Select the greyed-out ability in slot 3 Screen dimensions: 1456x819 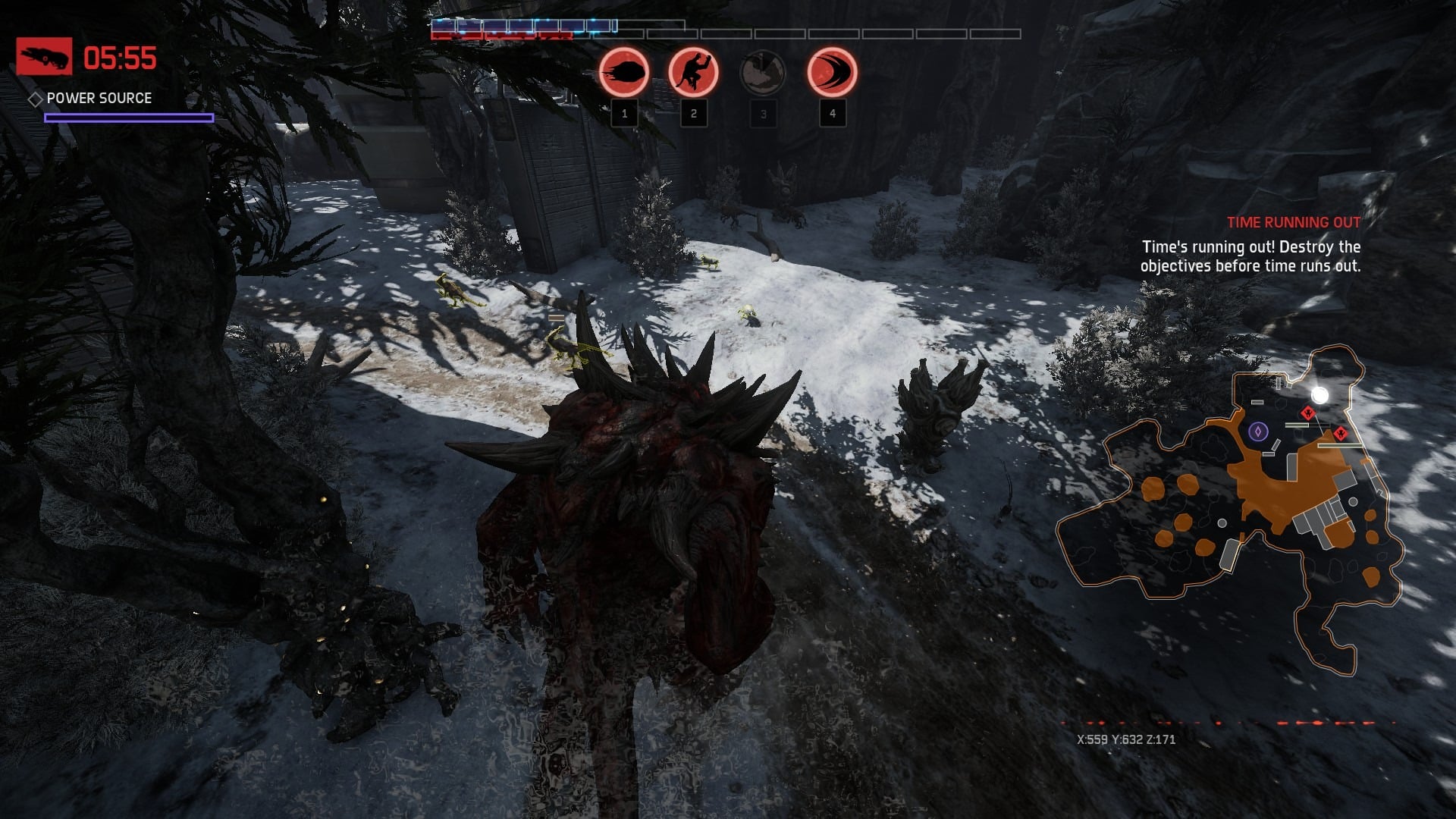pyautogui.click(x=762, y=73)
